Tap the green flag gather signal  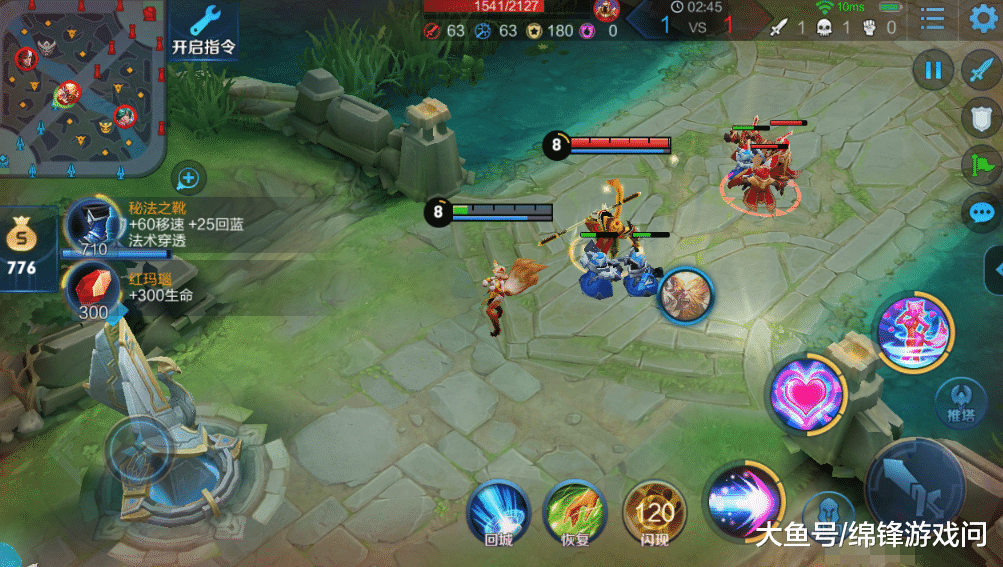click(980, 165)
